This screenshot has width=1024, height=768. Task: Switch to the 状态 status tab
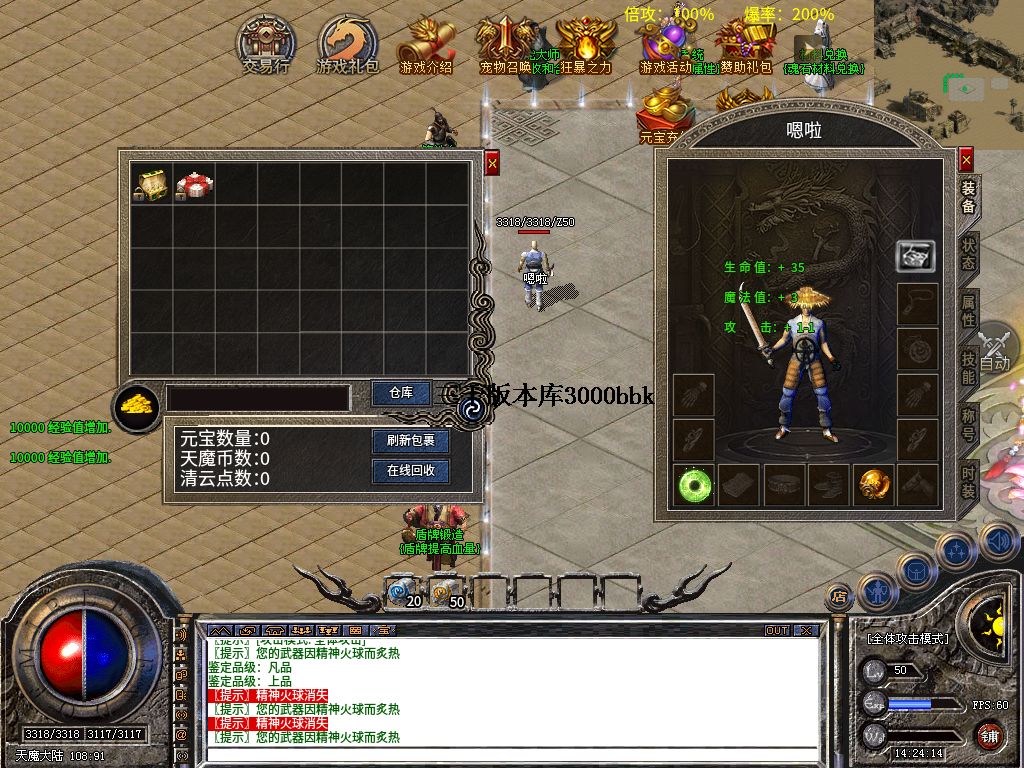tap(968, 254)
